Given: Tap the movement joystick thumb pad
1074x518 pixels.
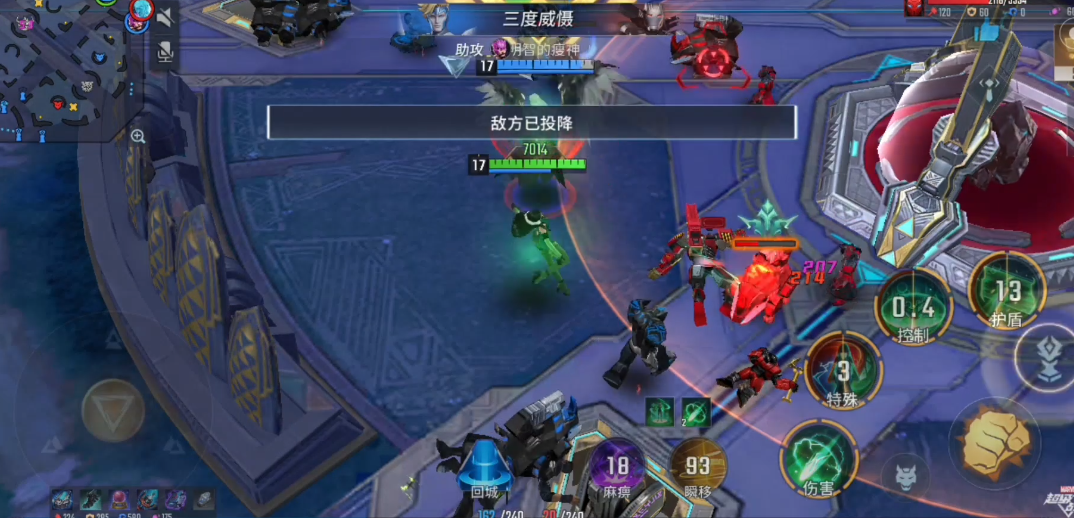Looking at the screenshot, I should coord(112,410).
